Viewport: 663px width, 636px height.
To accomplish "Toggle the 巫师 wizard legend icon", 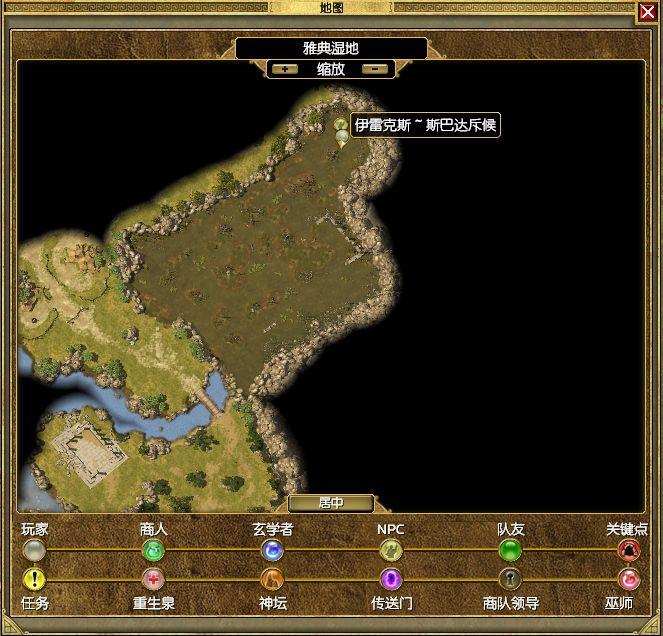I will pyautogui.click(x=628, y=579).
